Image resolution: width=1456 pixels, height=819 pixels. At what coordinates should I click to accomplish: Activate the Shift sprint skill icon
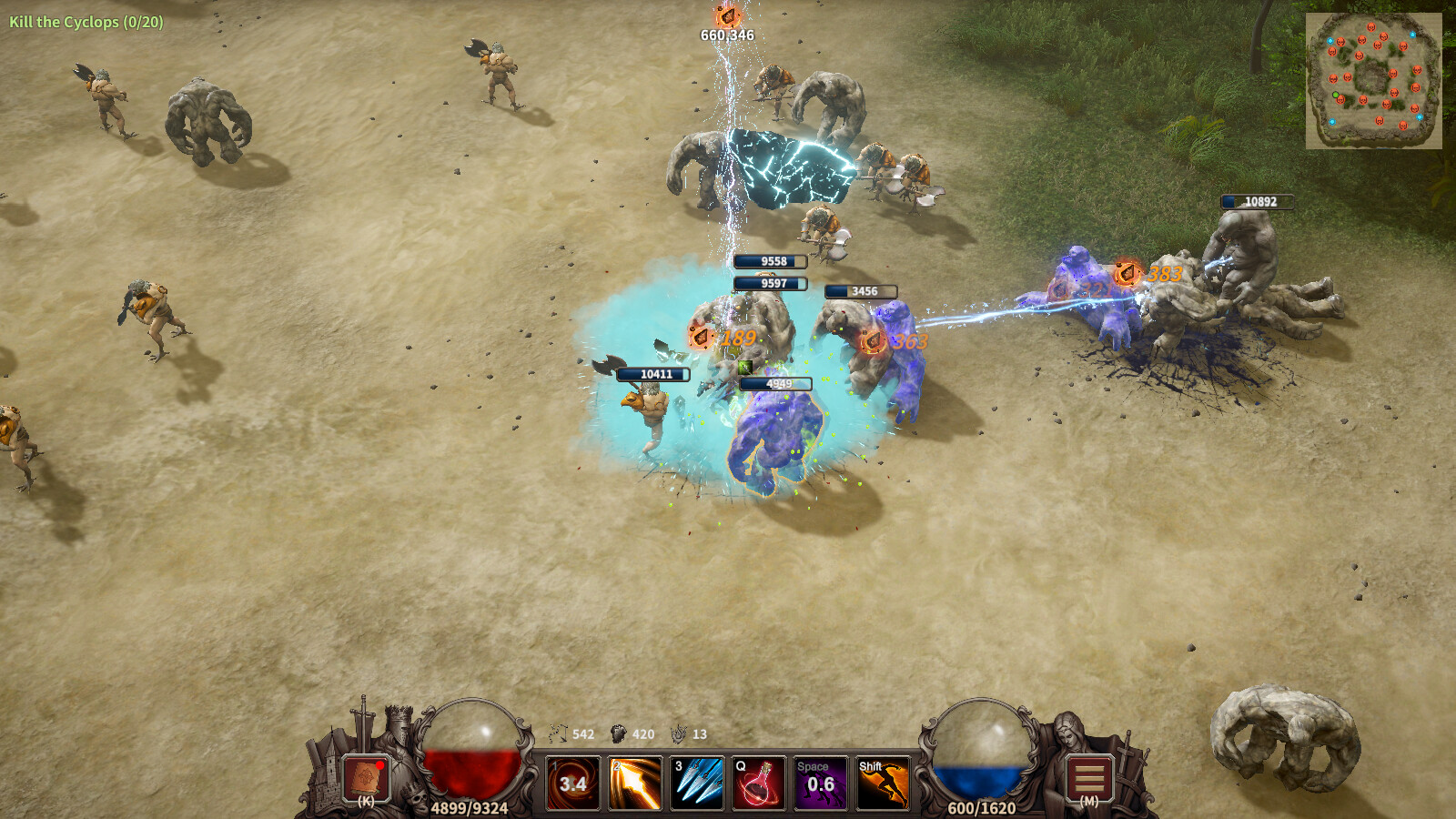(x=883, y=783)
